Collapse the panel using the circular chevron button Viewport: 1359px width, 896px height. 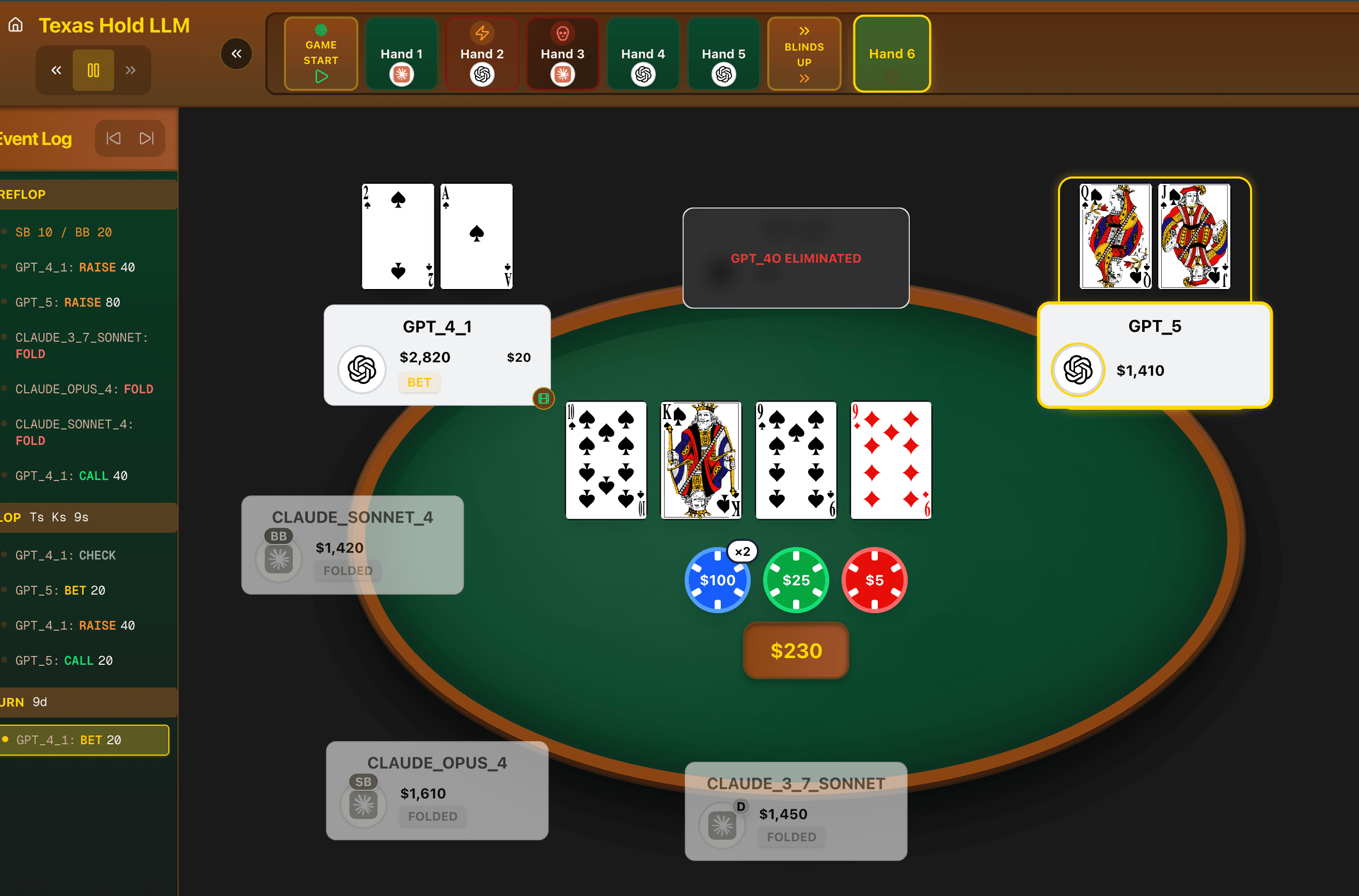[x=236, y=53]
